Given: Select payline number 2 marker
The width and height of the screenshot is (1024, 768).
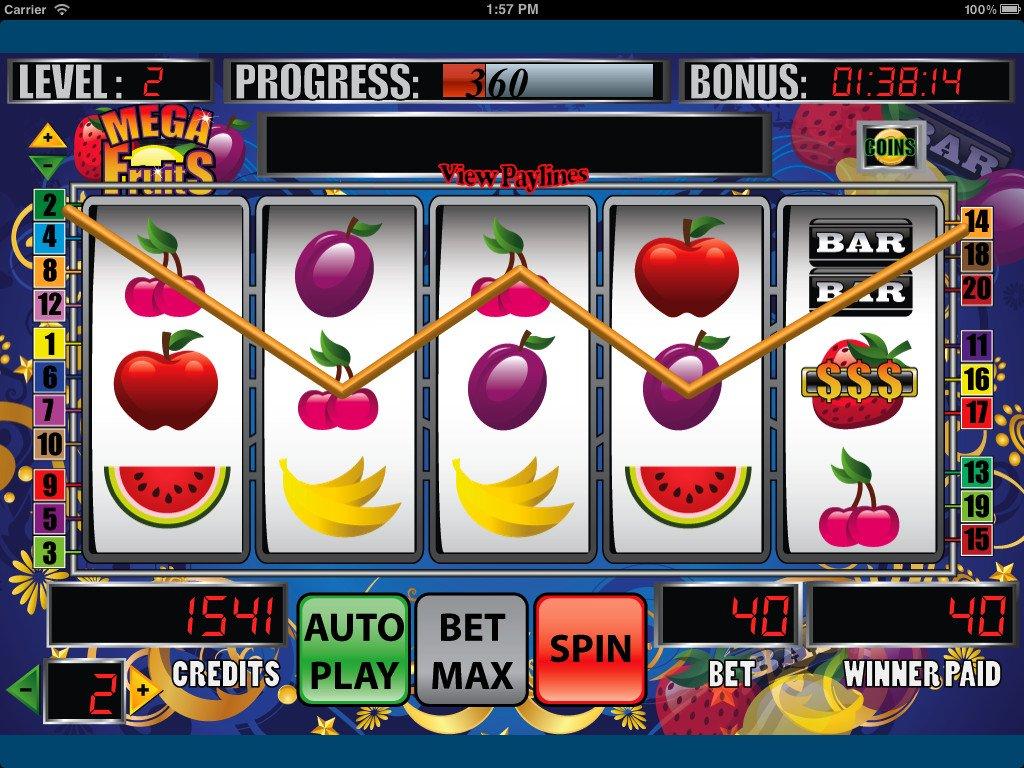Looking at the screenshot, I should tap(48, 205).
